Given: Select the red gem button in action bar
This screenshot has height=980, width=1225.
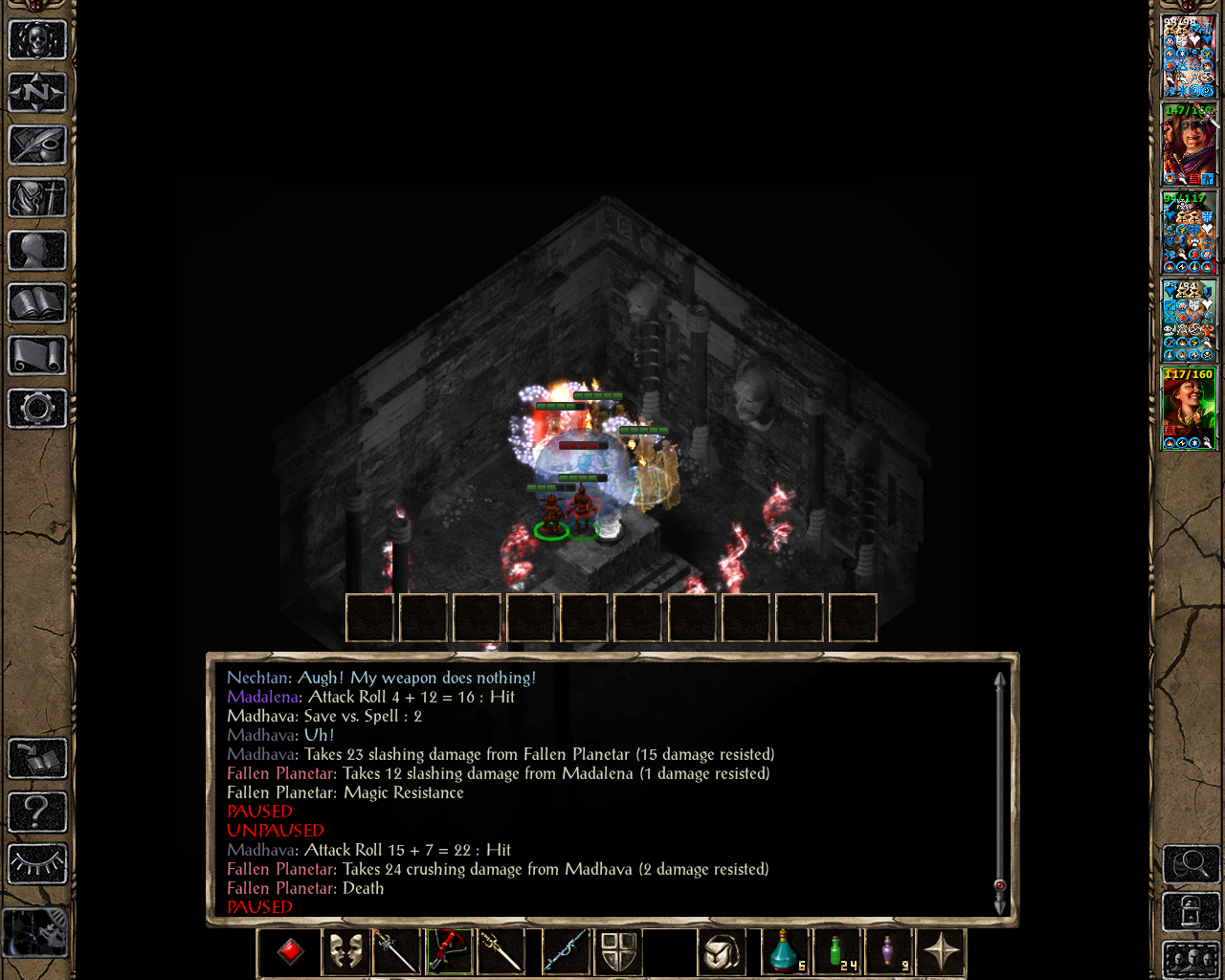Looking at the screenshot, I should [290, 951].
